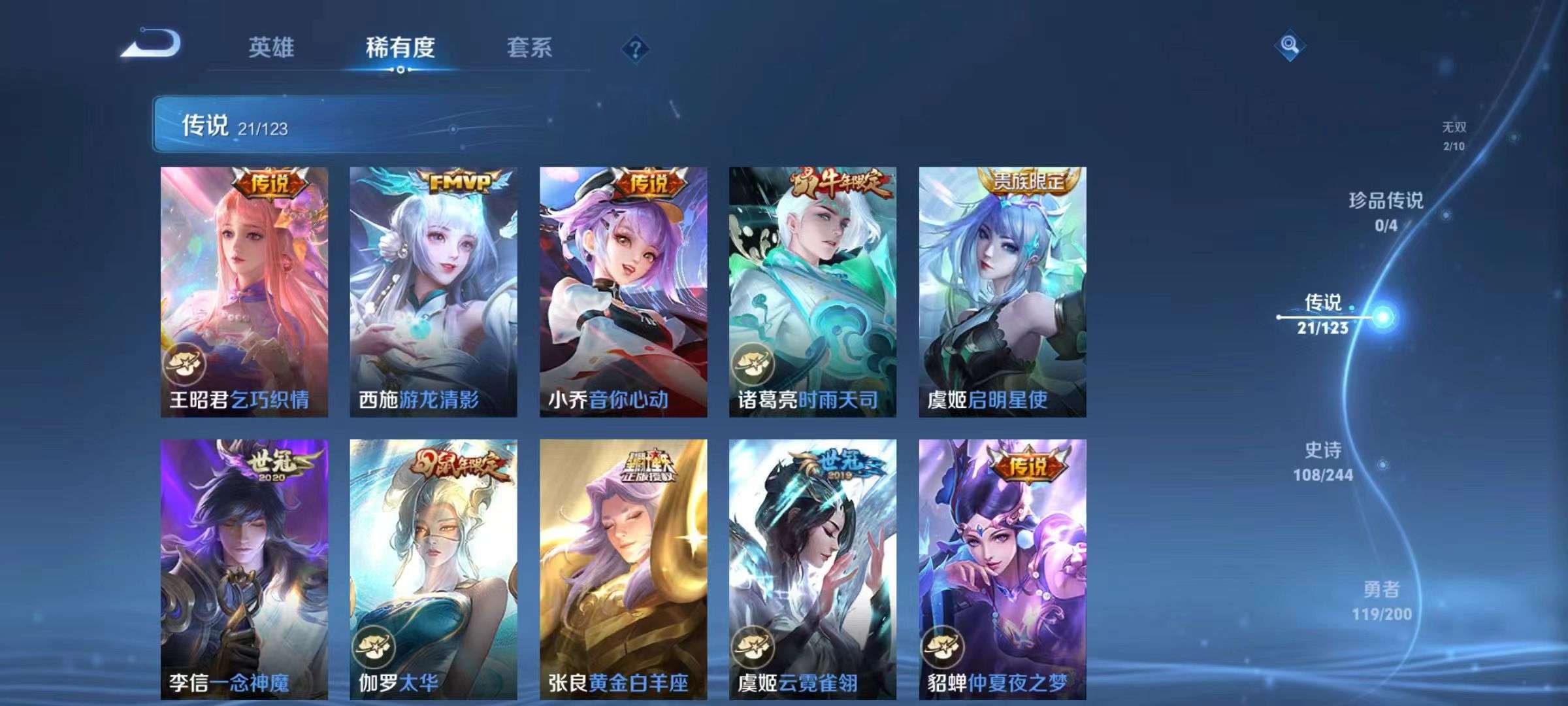Screen dimensions: 1568x706
Task: Go back using the return arrow
Action: point(152,44)
